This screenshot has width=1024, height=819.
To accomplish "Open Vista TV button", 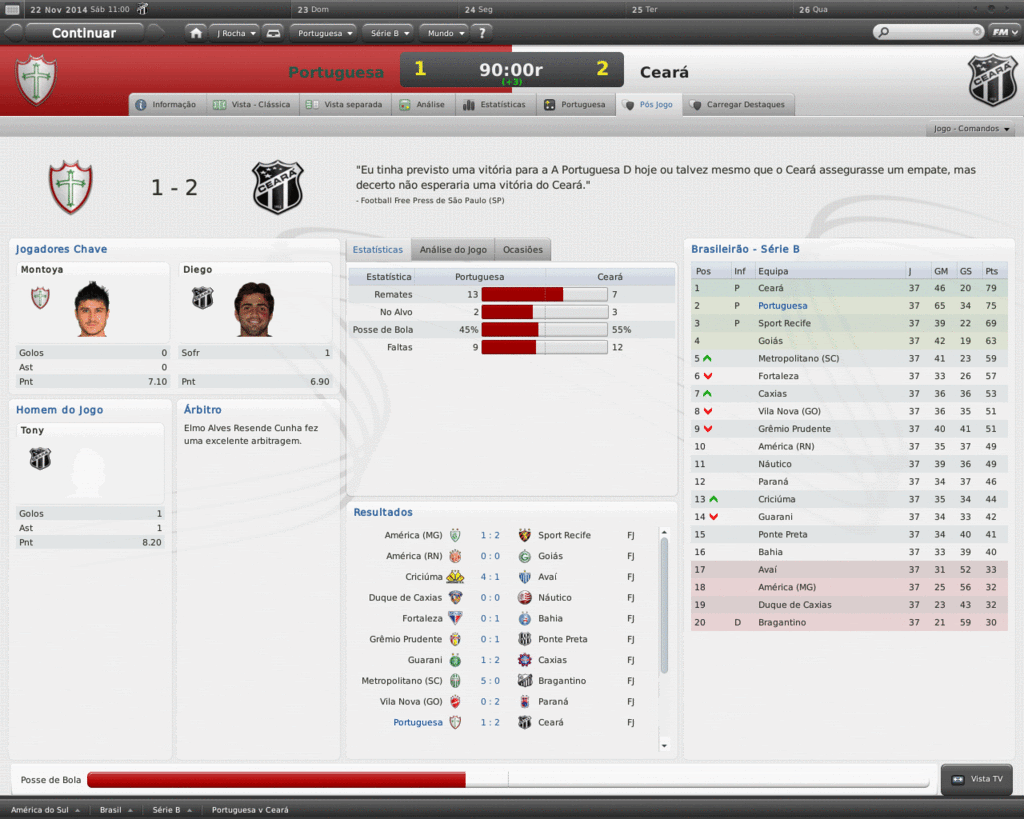I will click(978, 780).
